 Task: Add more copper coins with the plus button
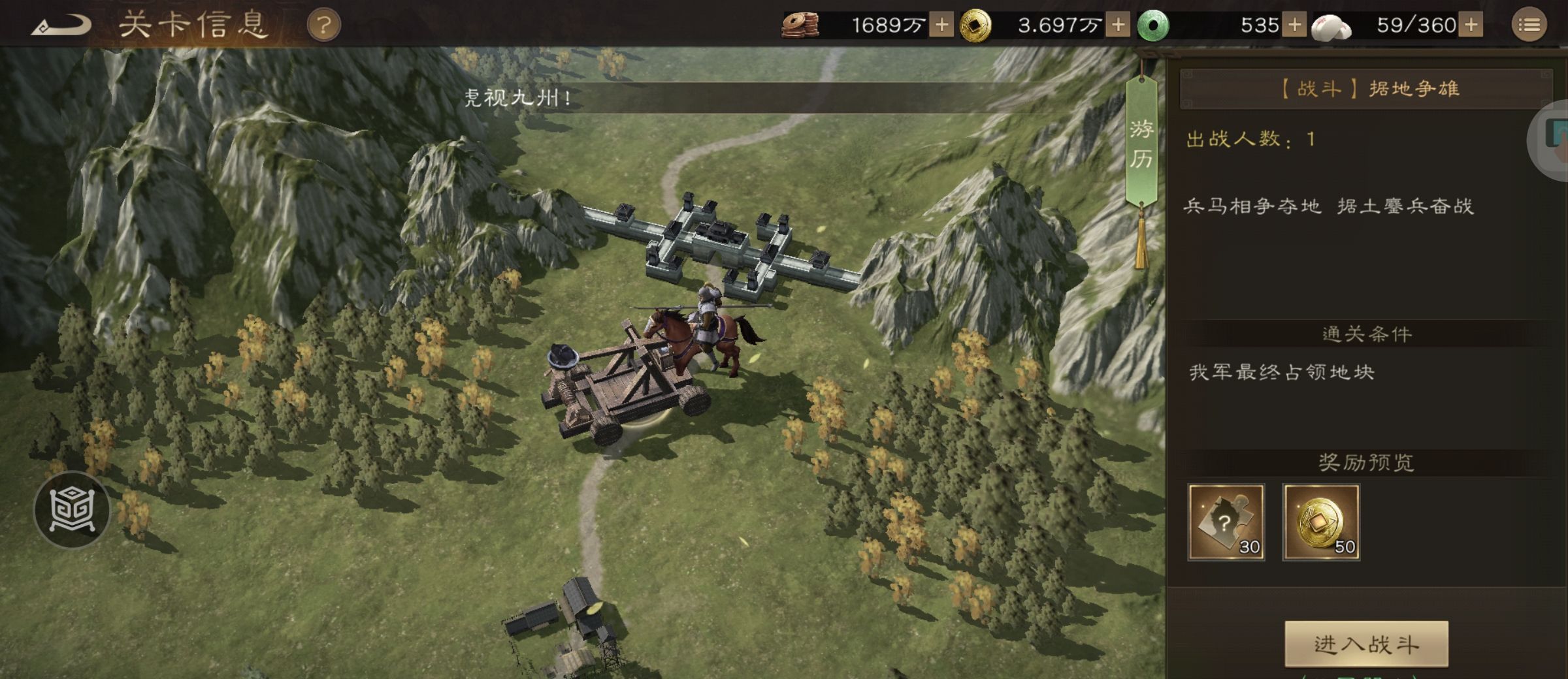coord(941,25)
